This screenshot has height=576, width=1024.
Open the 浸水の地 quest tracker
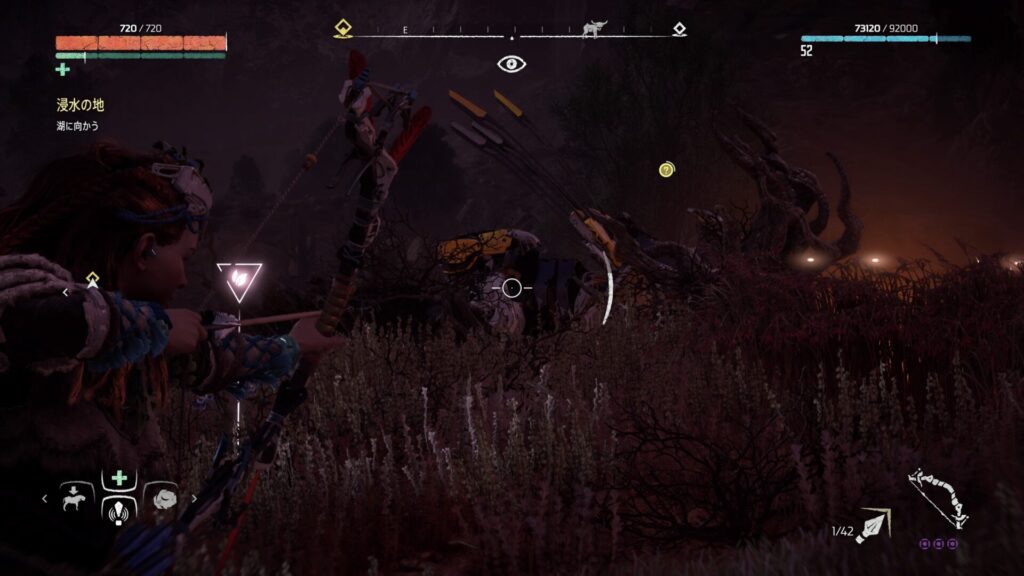coord(80,104)
